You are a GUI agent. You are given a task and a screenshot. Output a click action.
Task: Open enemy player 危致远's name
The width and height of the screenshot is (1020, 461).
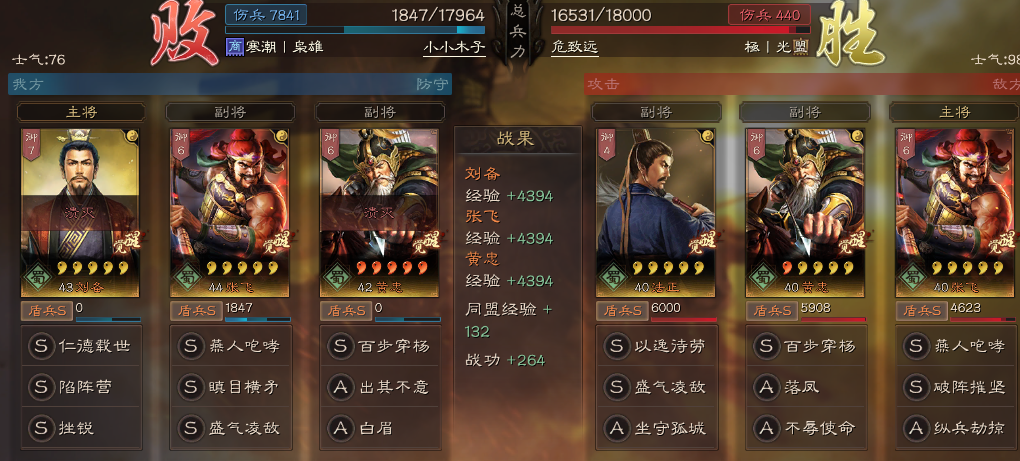[x=579, y=47]
